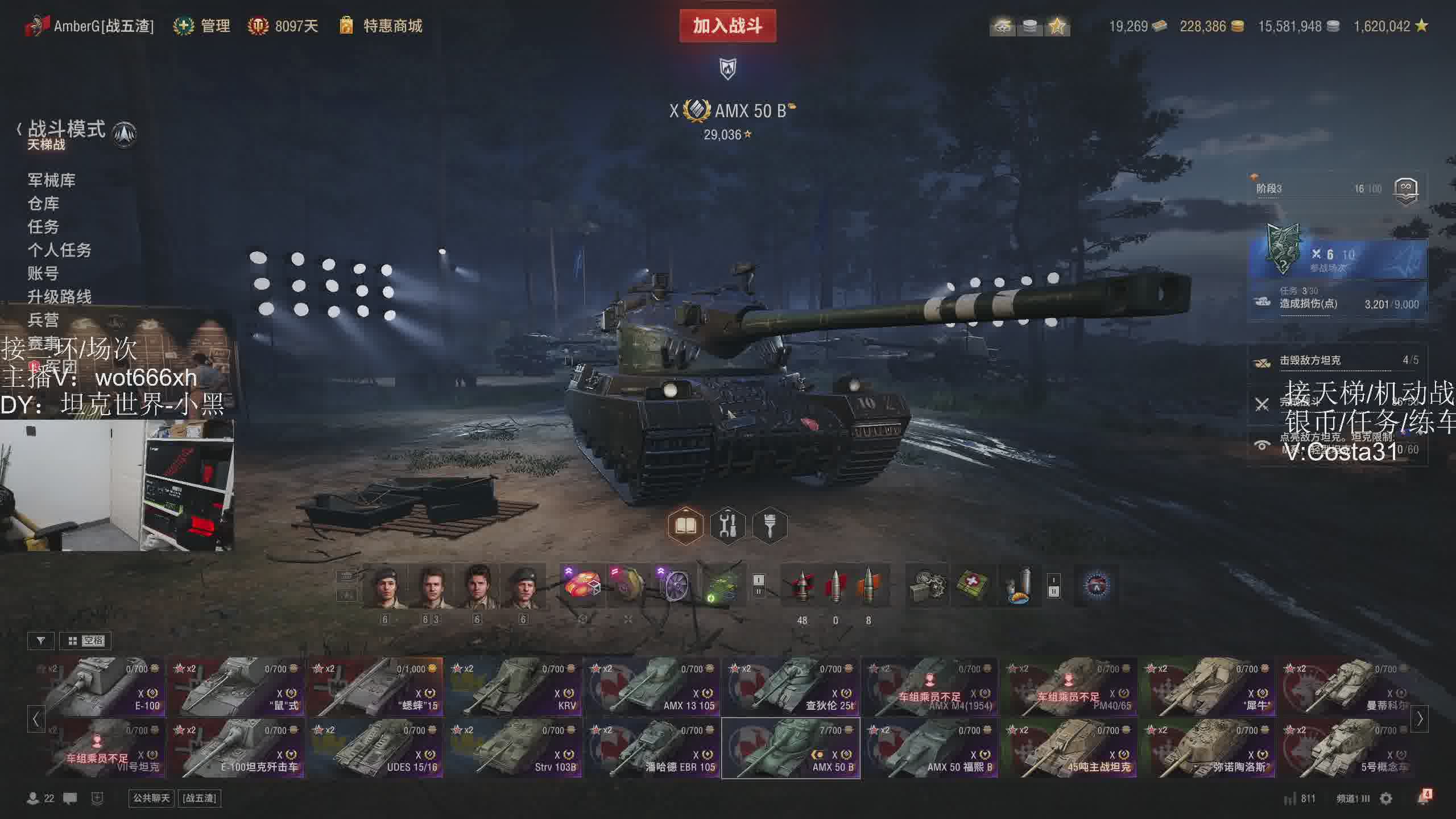Show next tanks with the right carousel arrow
1456x819 pixels.
tap(1420, 719)
